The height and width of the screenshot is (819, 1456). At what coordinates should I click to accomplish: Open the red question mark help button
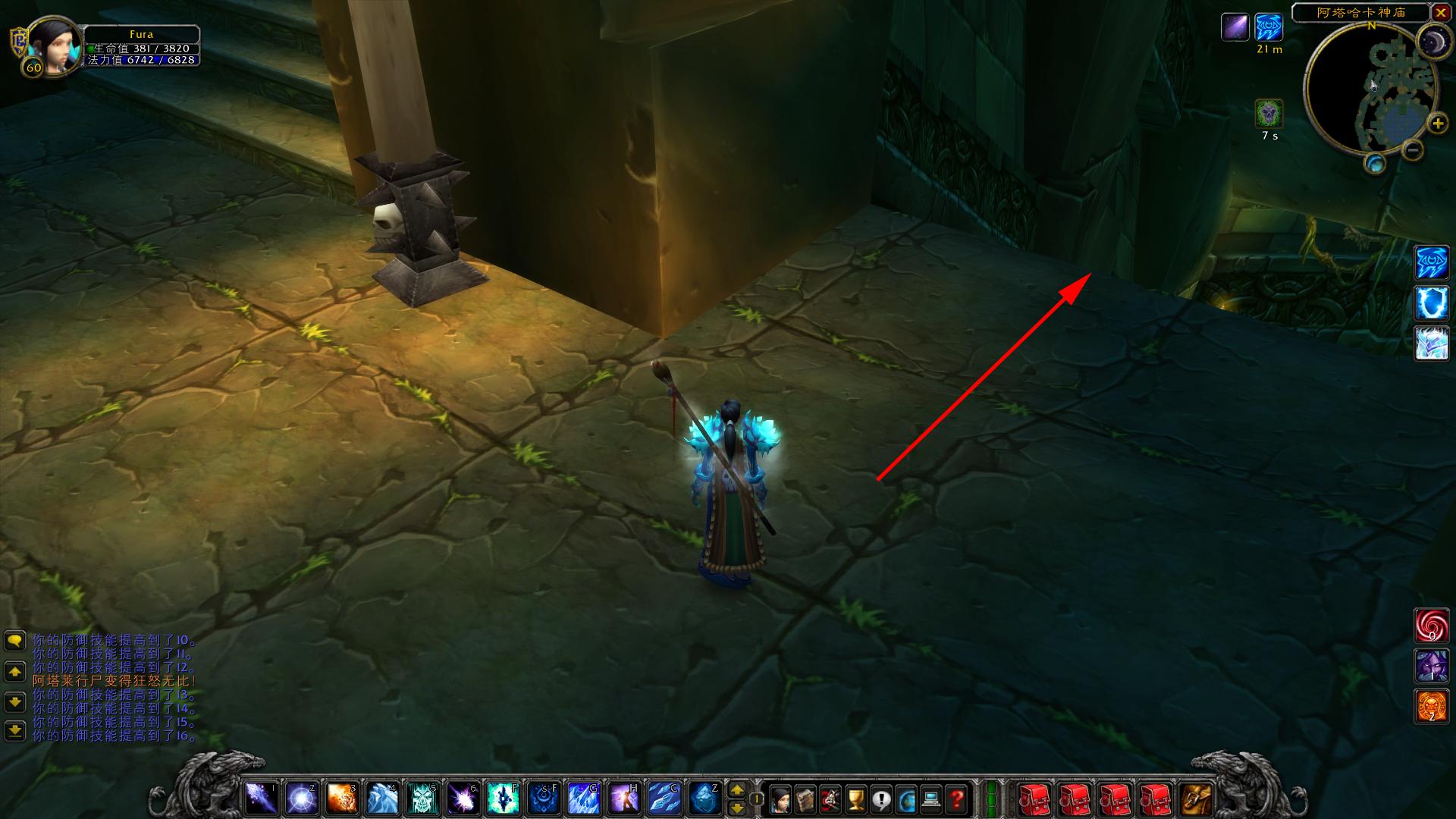click(x=956, y=799)
